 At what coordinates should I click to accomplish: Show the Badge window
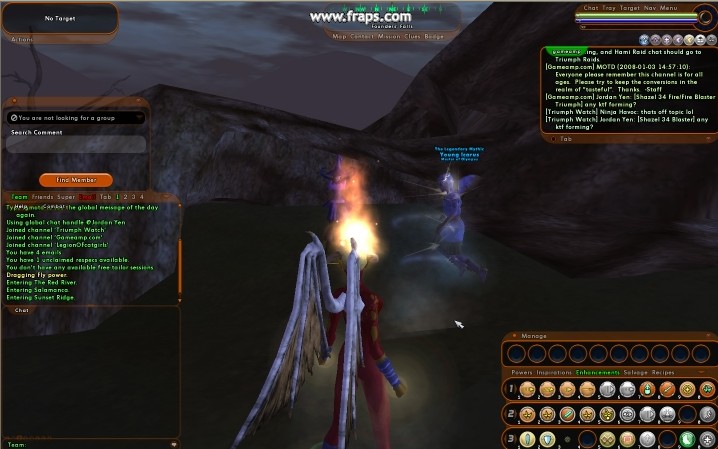435,36
